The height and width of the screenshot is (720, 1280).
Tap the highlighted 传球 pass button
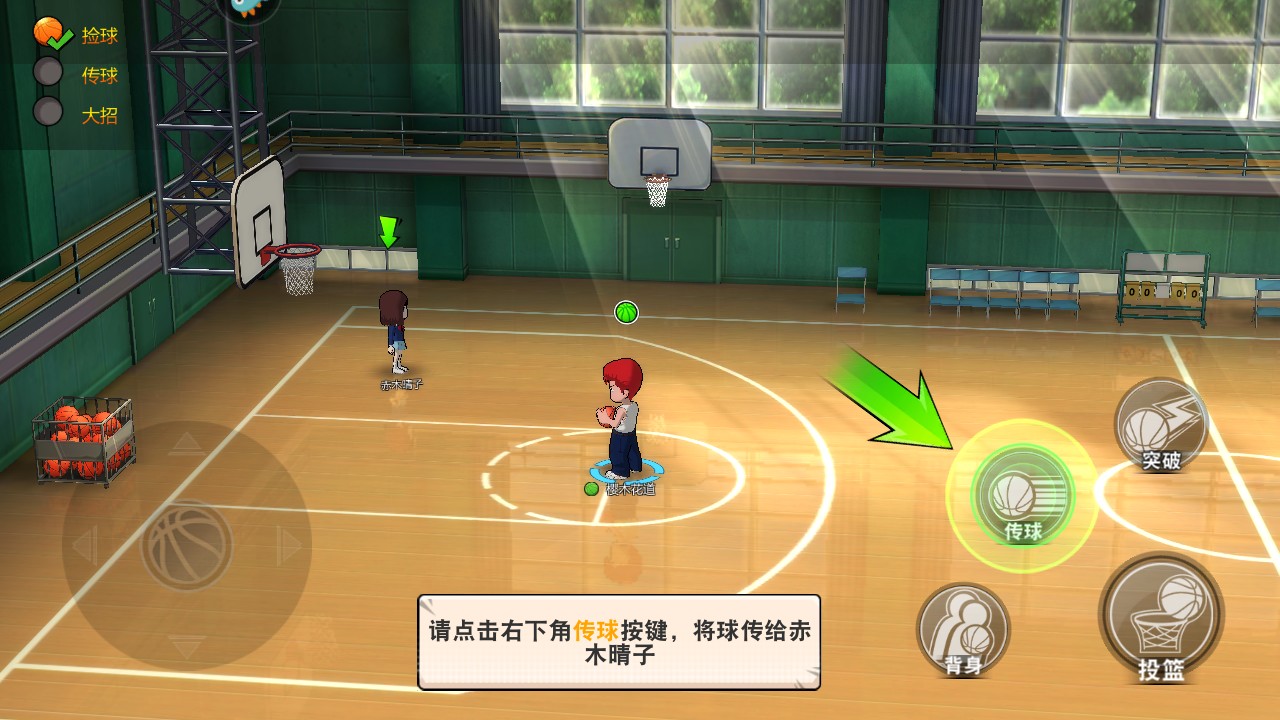(1021, 496)
